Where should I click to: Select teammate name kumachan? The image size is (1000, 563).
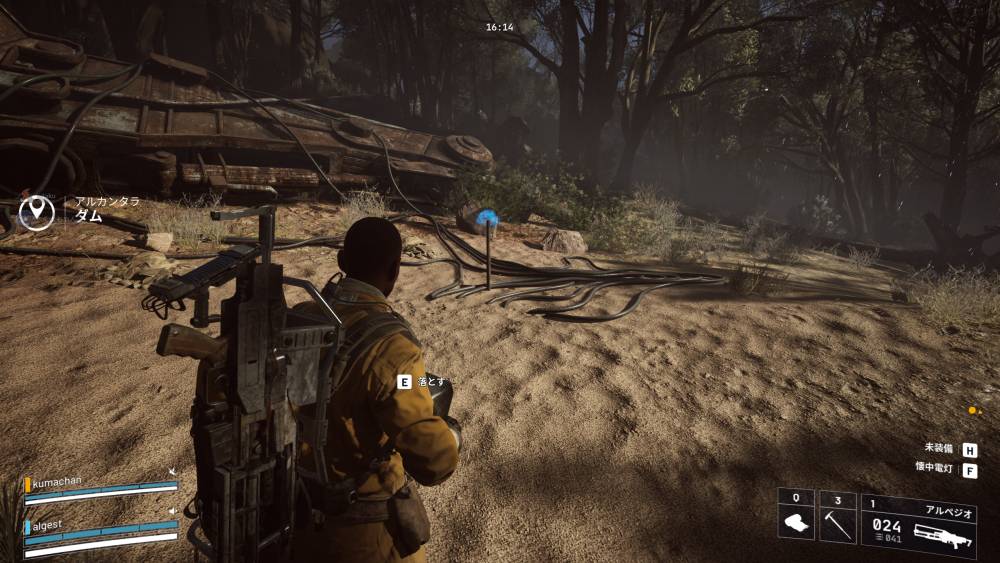pos(60,482)
